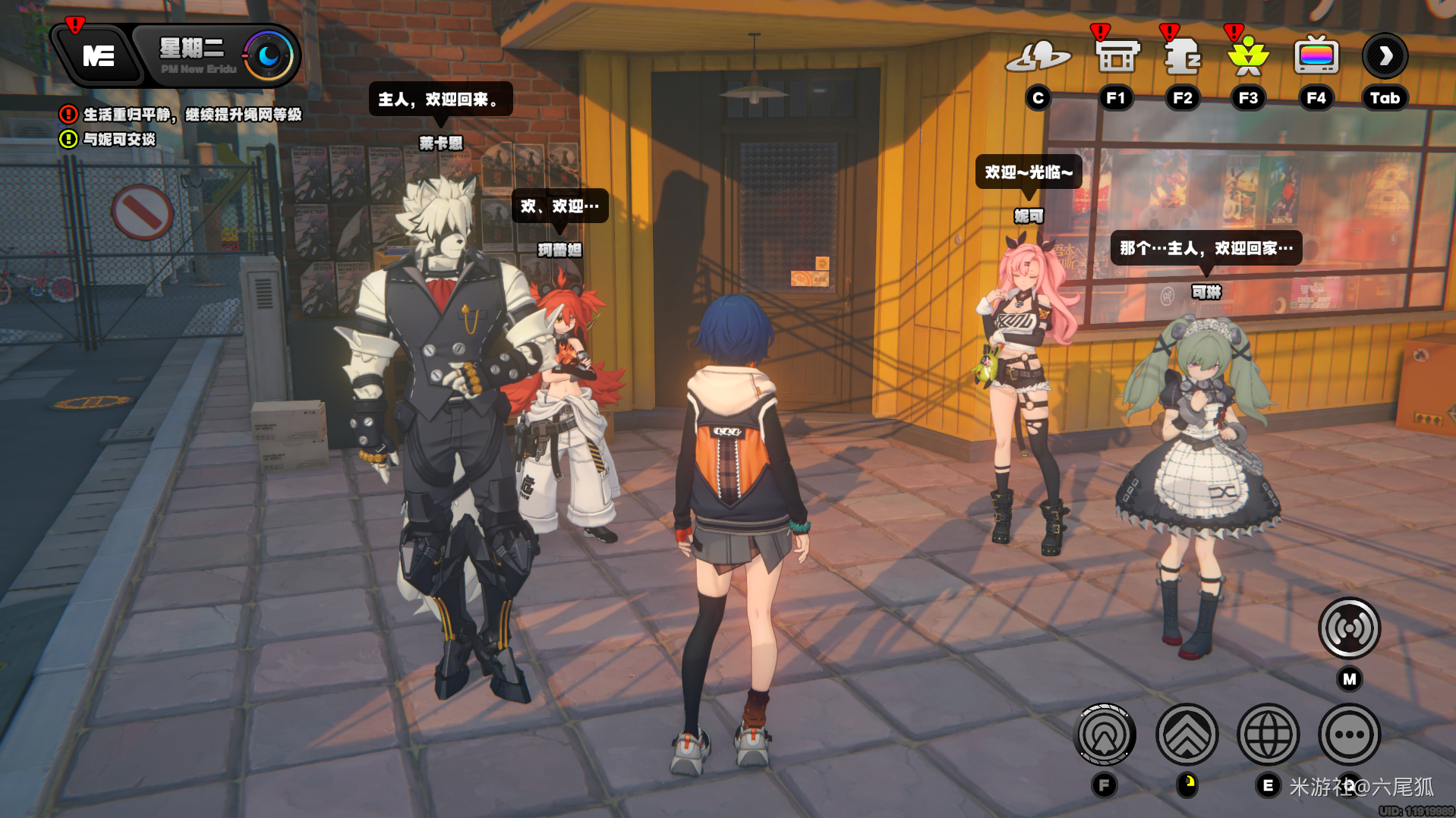Expand the menu with the arrow button

(x=1385, y=56)
